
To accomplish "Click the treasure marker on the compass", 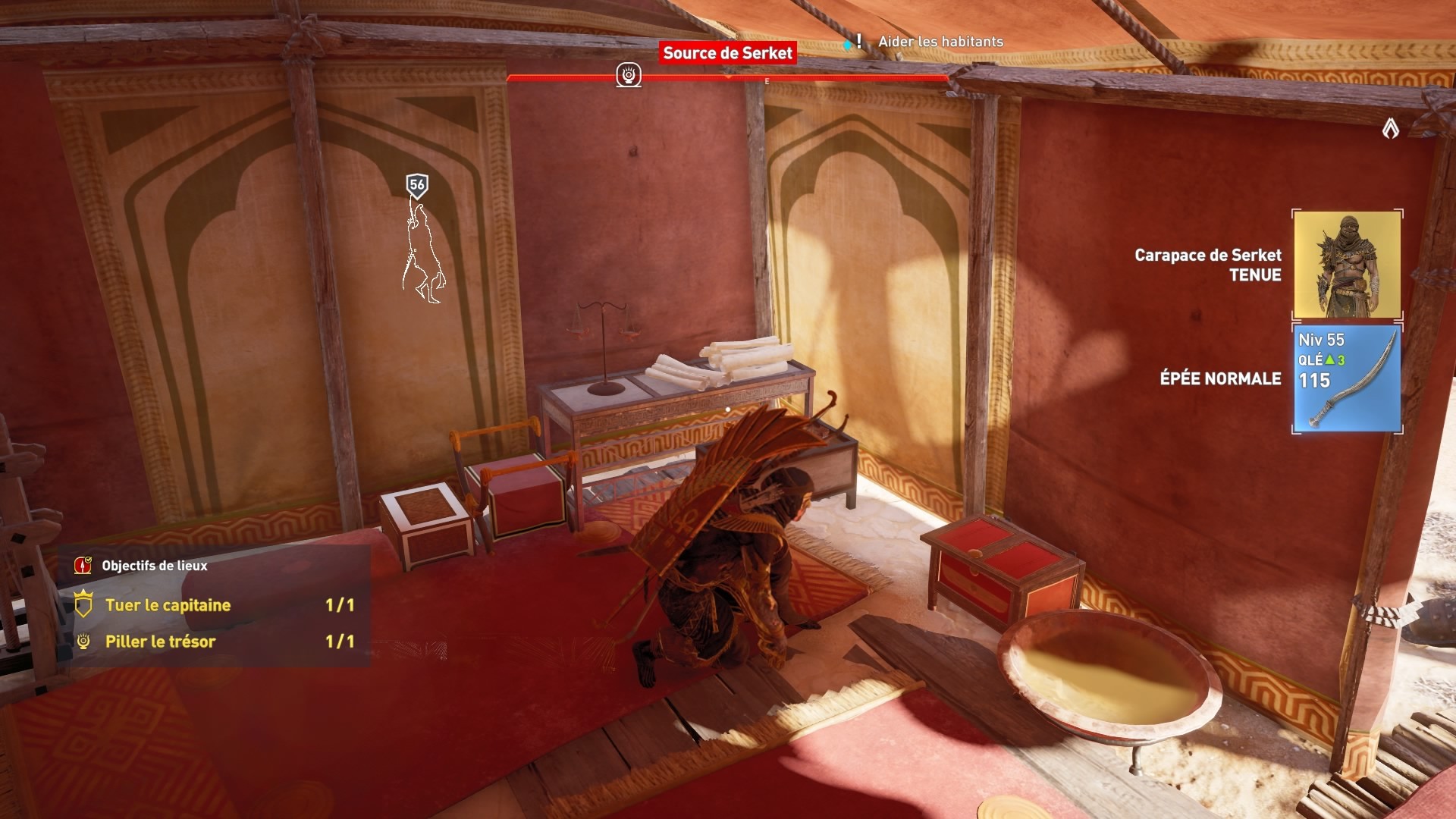I will coord(629,75).
